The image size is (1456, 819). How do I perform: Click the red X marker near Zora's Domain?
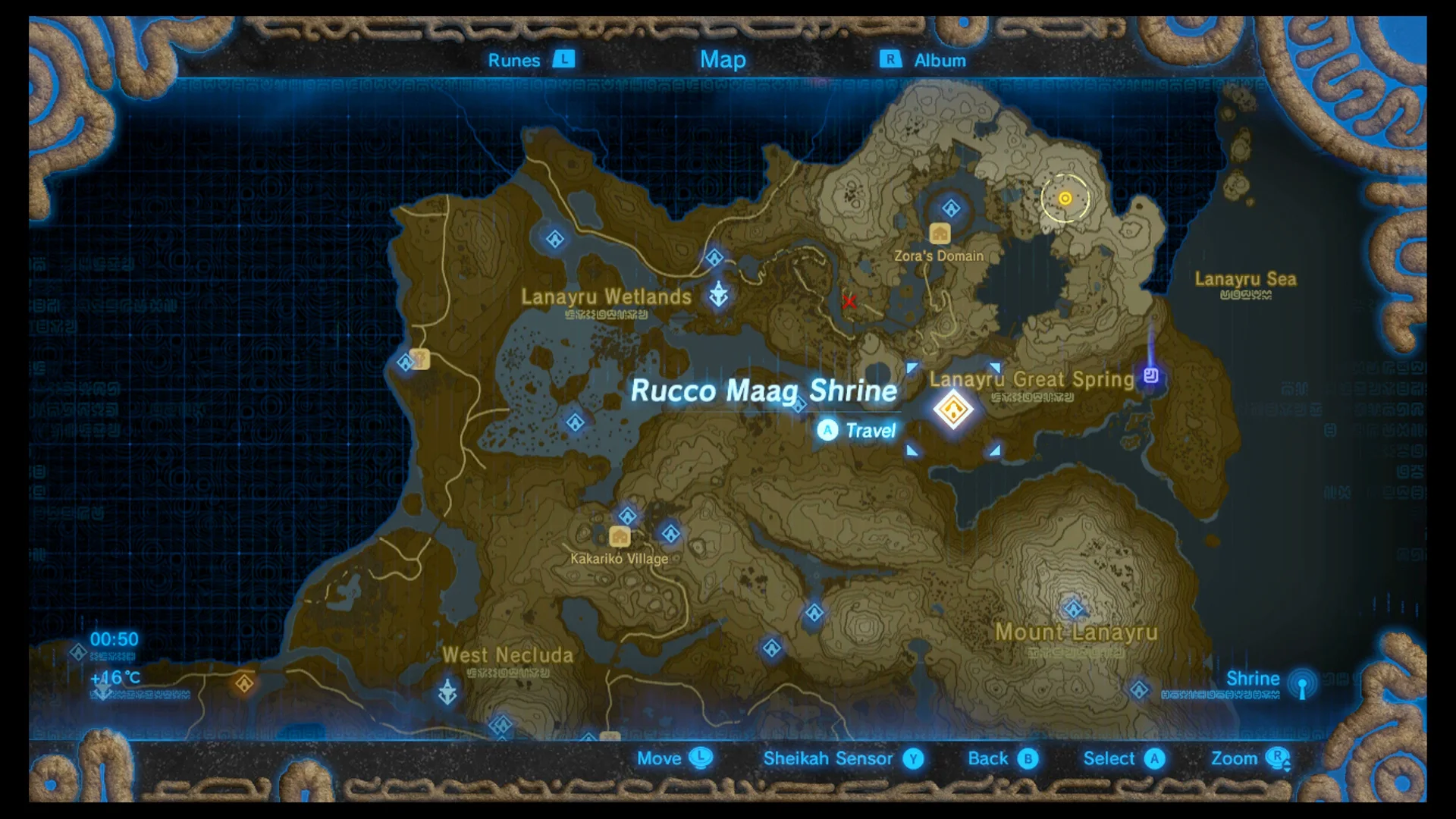849,302
